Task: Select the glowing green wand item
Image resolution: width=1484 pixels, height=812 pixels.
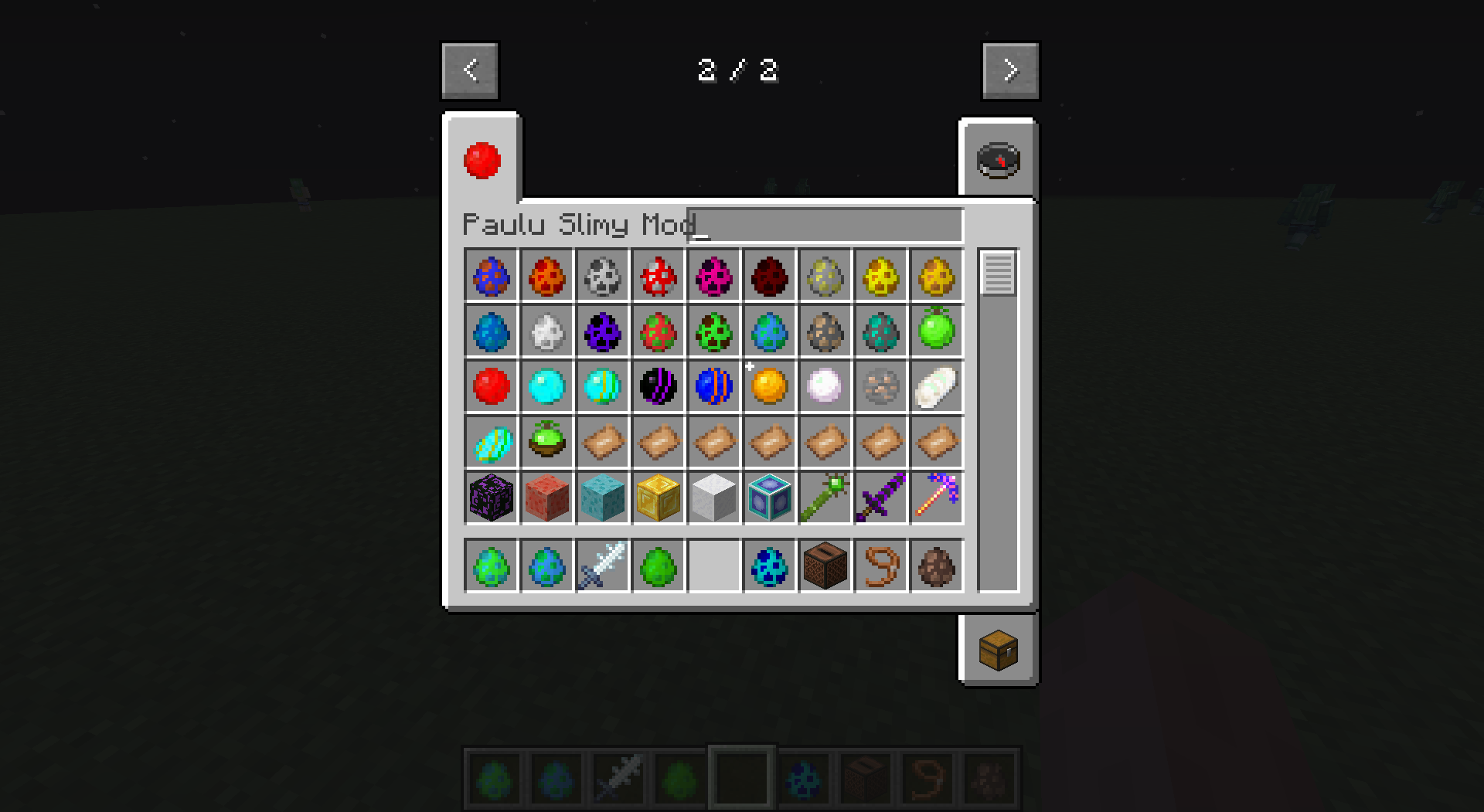Action: point(825,497)
